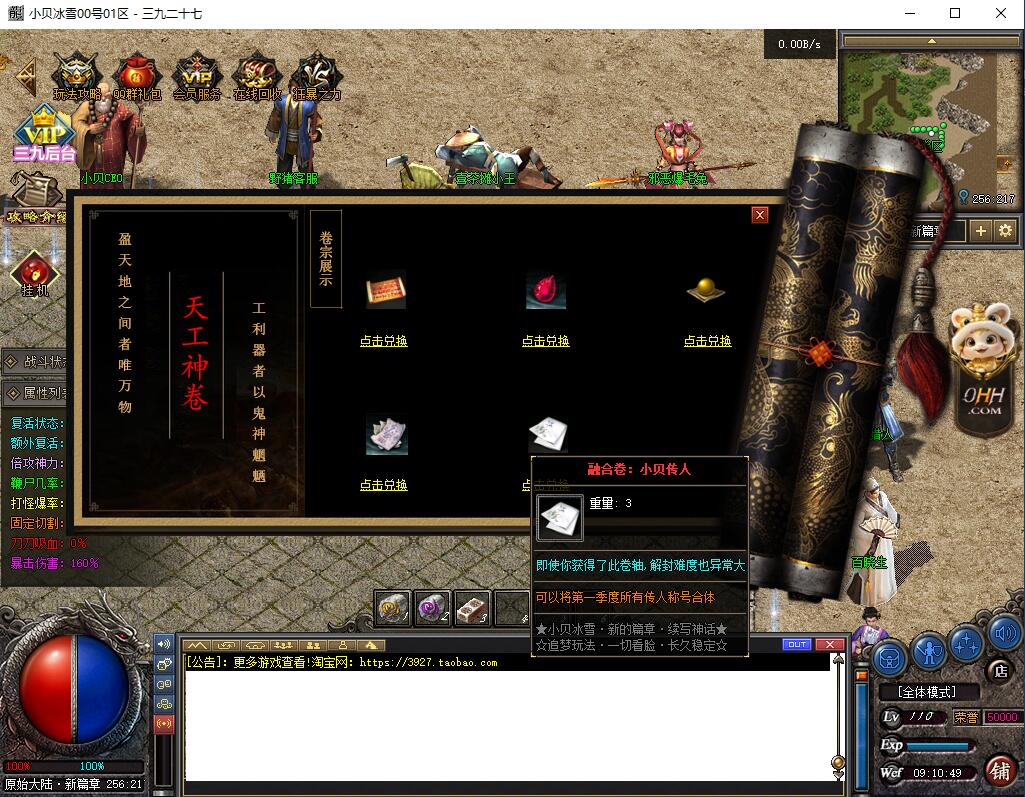Toggle 挂机 auto-battle mode
The height and width of the screenshot is (797, 1025).
(35, 274)
